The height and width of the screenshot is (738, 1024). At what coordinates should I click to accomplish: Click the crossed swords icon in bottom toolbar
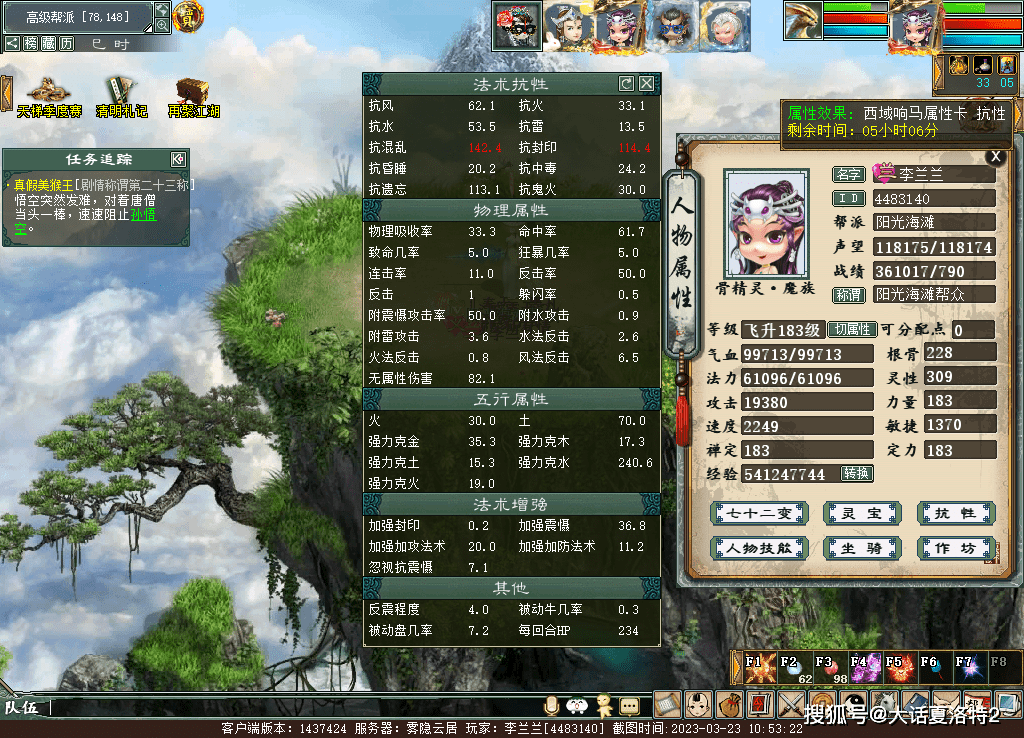791,704
